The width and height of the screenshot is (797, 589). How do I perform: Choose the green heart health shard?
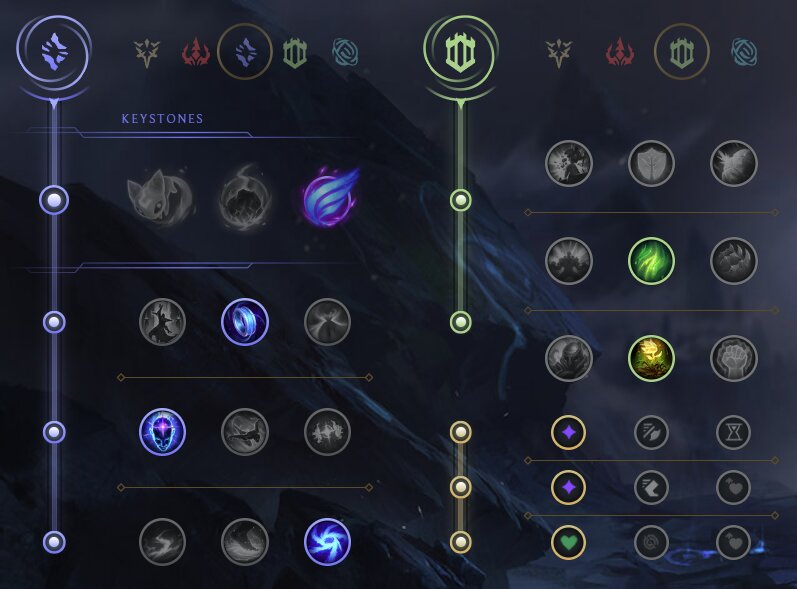pyautogui.click(x=568, y=541)
